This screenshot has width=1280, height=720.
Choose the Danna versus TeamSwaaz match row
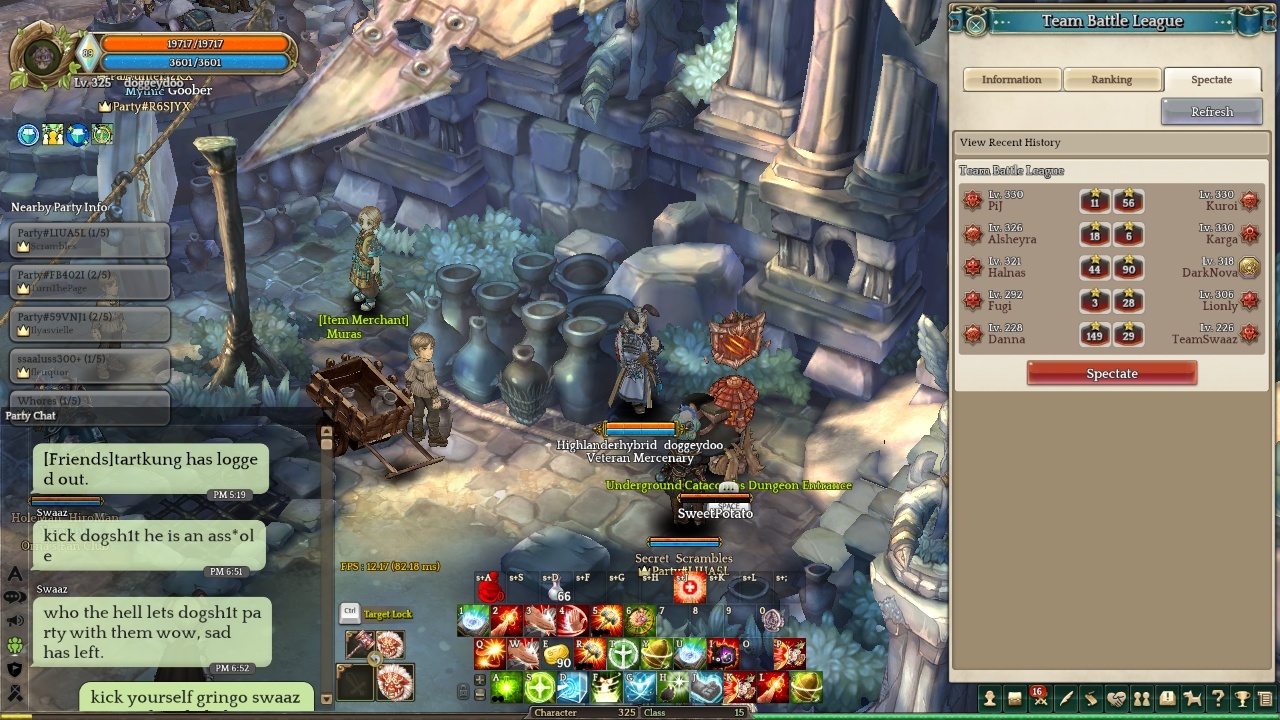[x=1111, y=334]
